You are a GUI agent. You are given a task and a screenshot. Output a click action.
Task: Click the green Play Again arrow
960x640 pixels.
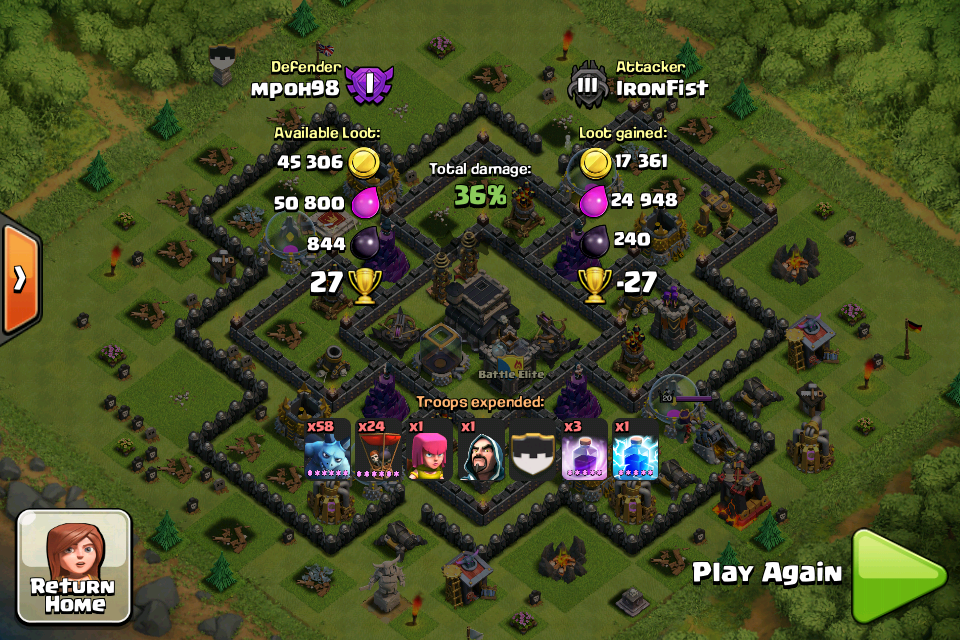point(897,575)
